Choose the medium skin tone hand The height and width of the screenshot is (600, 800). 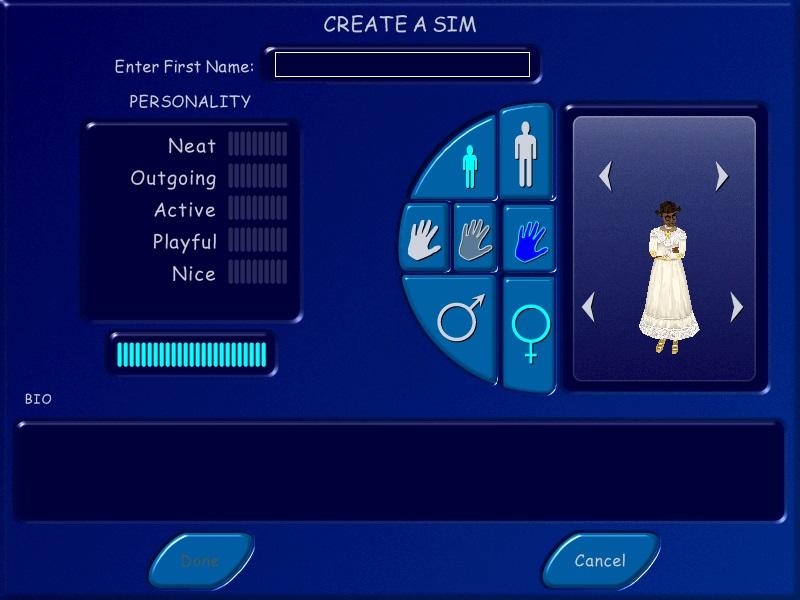[x=475, y=240]
